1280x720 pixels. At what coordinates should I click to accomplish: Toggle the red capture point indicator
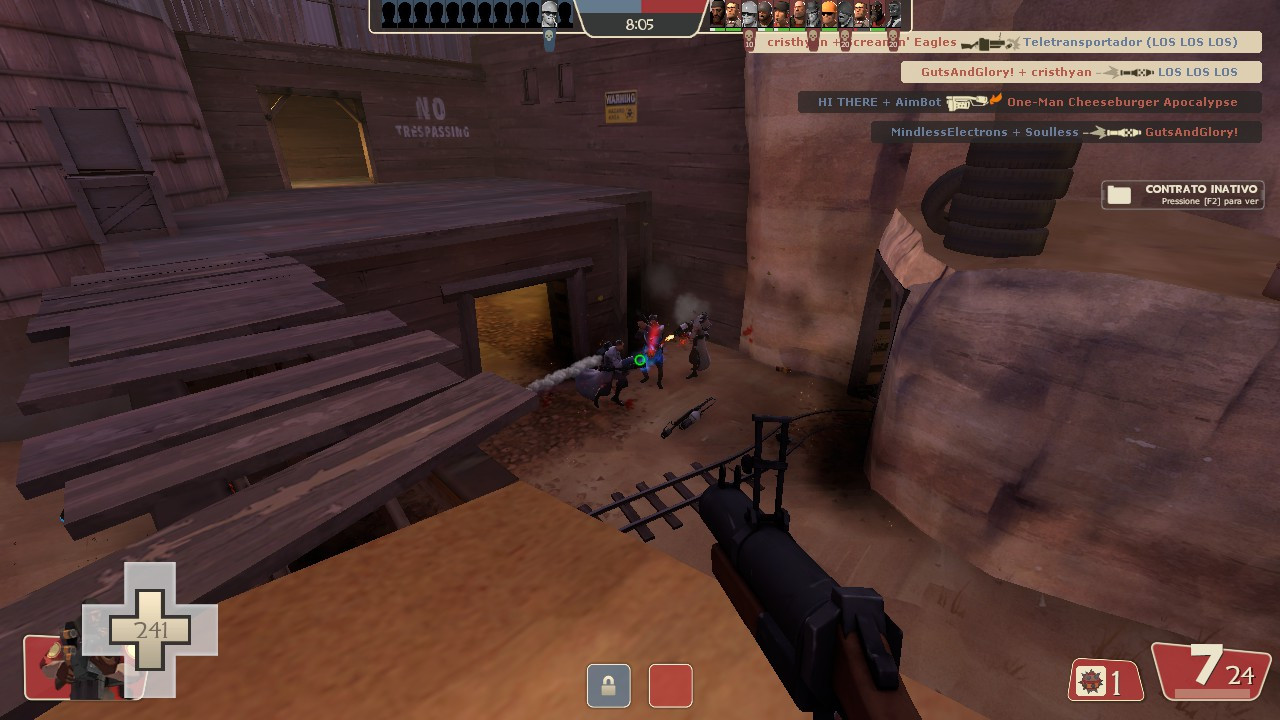pyautogui.click(x=670, y=686)
